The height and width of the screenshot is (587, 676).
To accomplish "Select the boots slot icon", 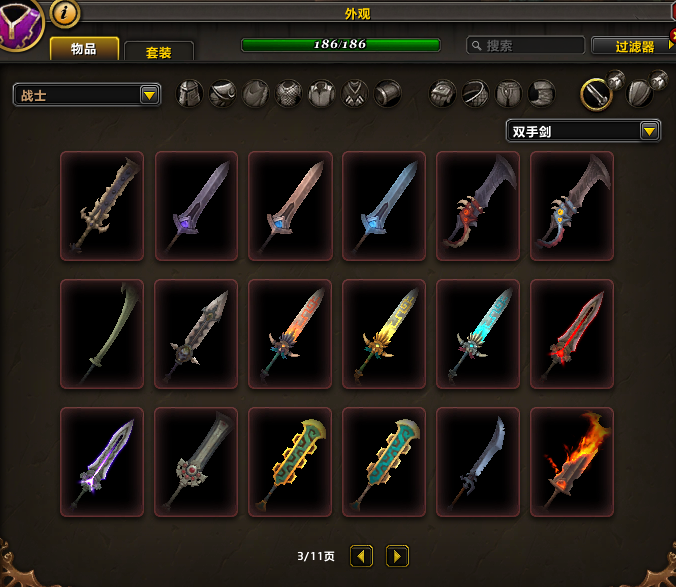I will 541,94.
